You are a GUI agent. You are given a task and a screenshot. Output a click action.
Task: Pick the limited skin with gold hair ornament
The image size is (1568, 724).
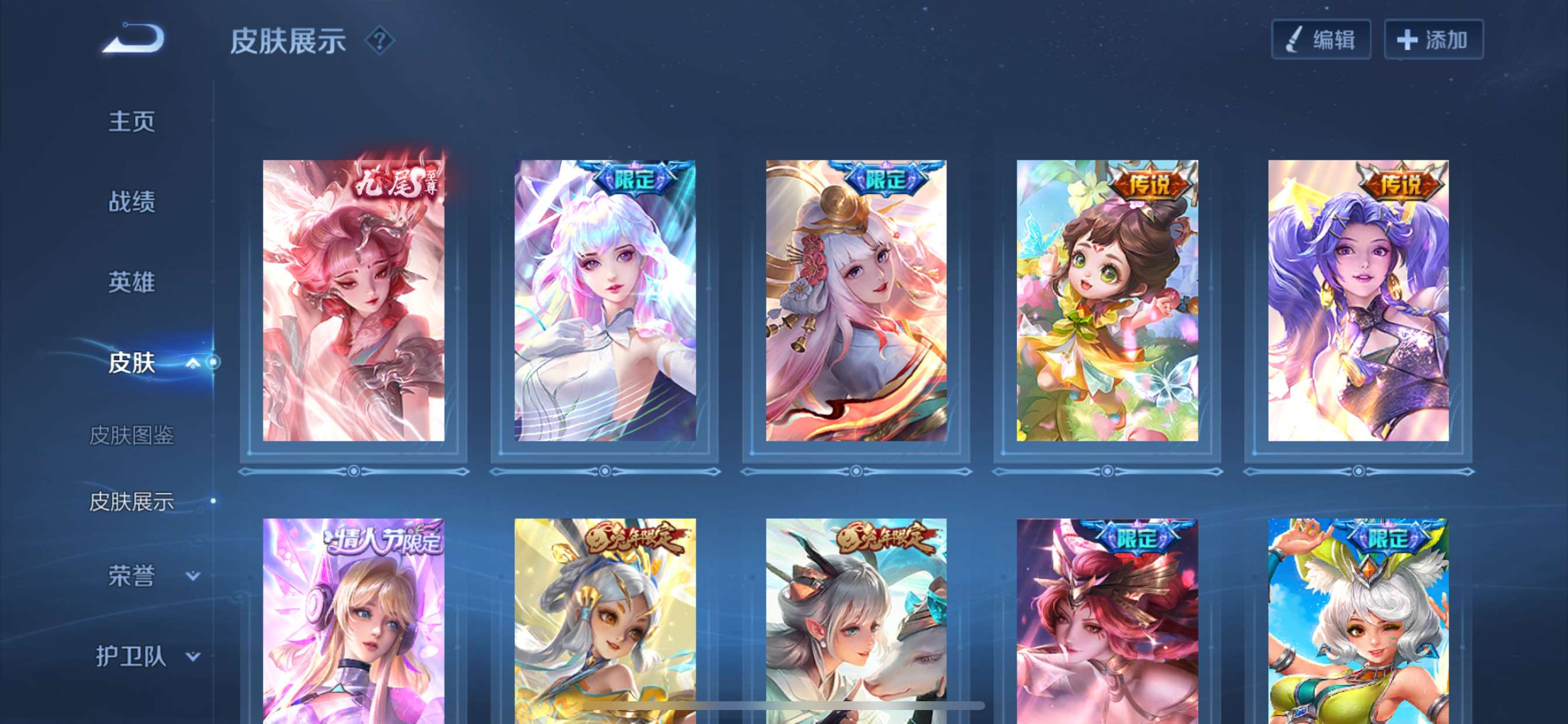(x=856, y=301)
